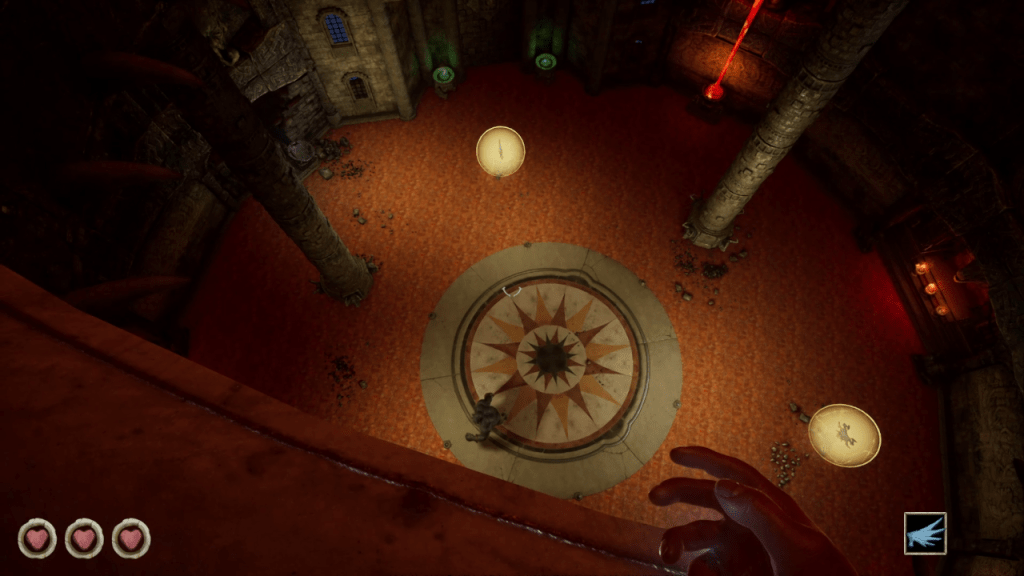This screenshot has width=1024, height=576.
Task: Activate the blue wing ability icon
Action: tap(925, 533)
